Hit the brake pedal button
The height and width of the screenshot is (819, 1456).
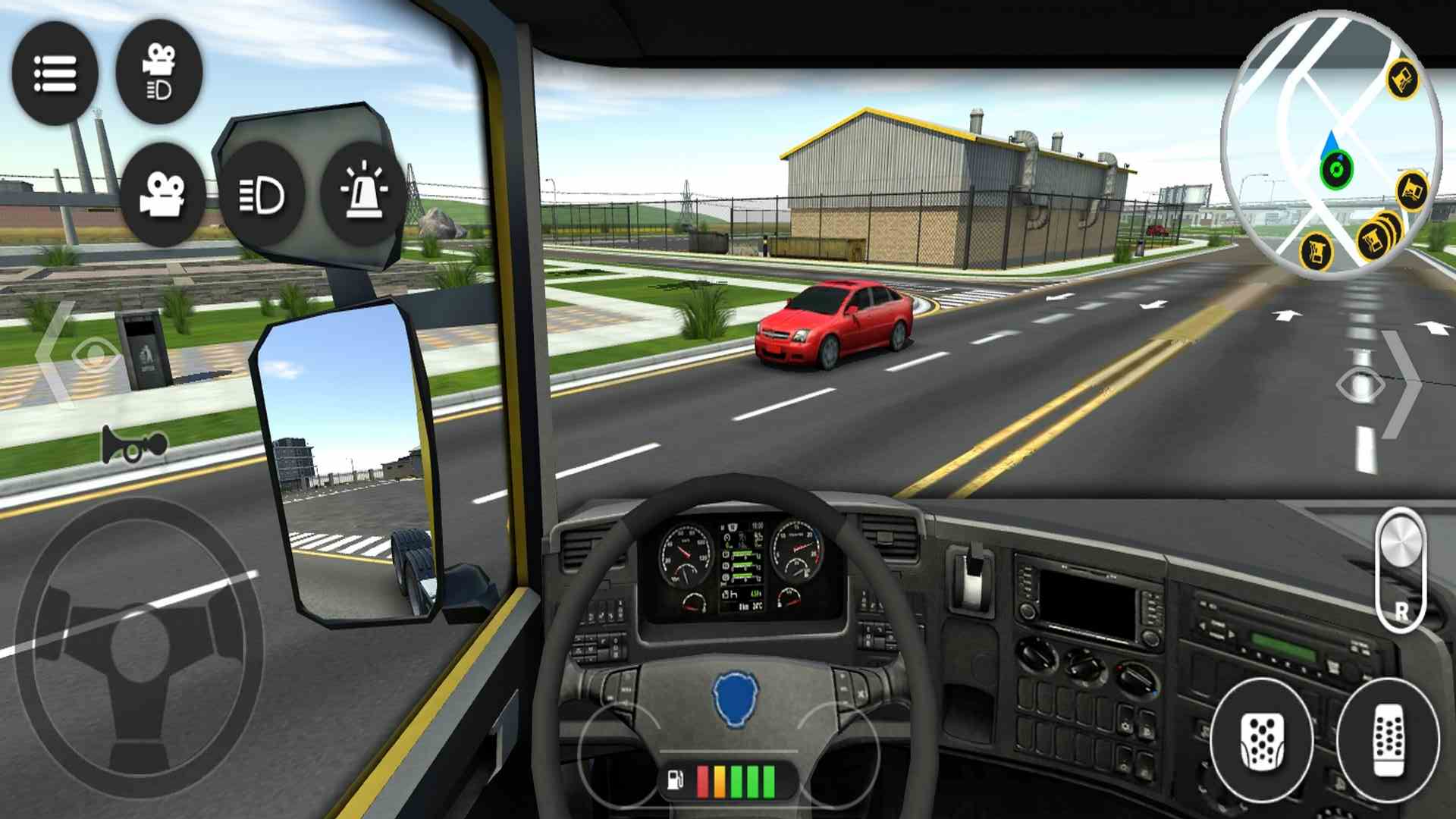[x=1261, y=739]
